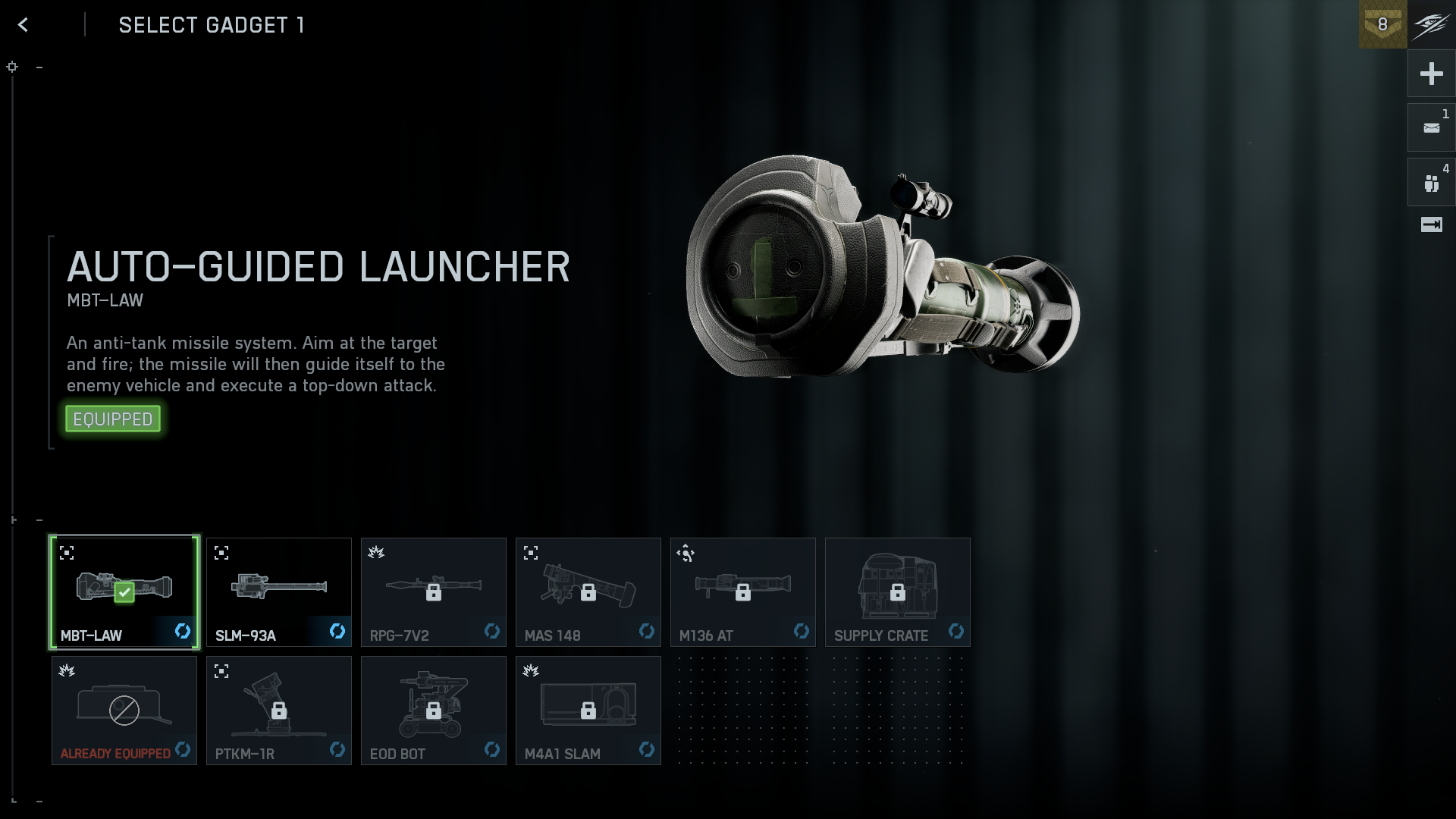Click the green Equipped label
Screen dimensions: 1456x819
113,419
